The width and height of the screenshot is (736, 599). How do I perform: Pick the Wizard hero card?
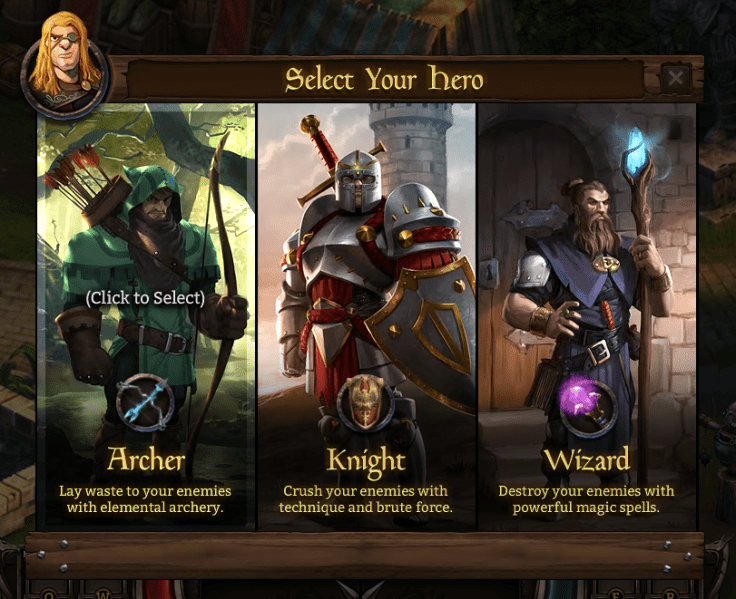click(x=587, y=300)
